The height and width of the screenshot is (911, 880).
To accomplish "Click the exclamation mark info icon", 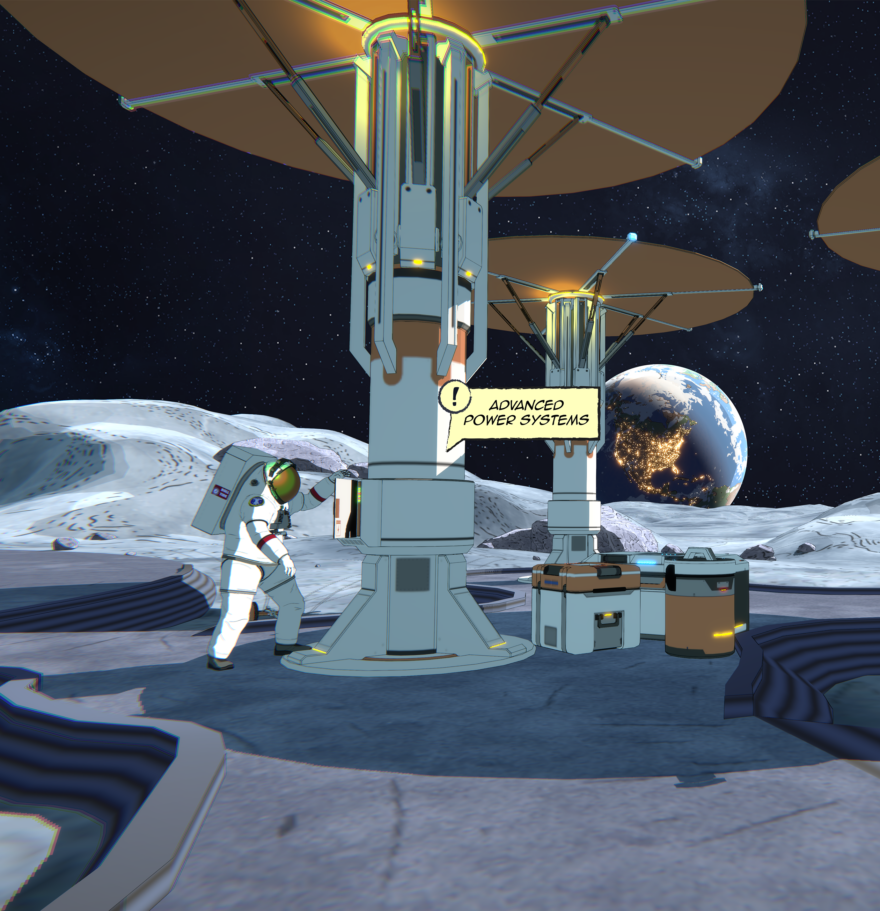I will (455, 397).
